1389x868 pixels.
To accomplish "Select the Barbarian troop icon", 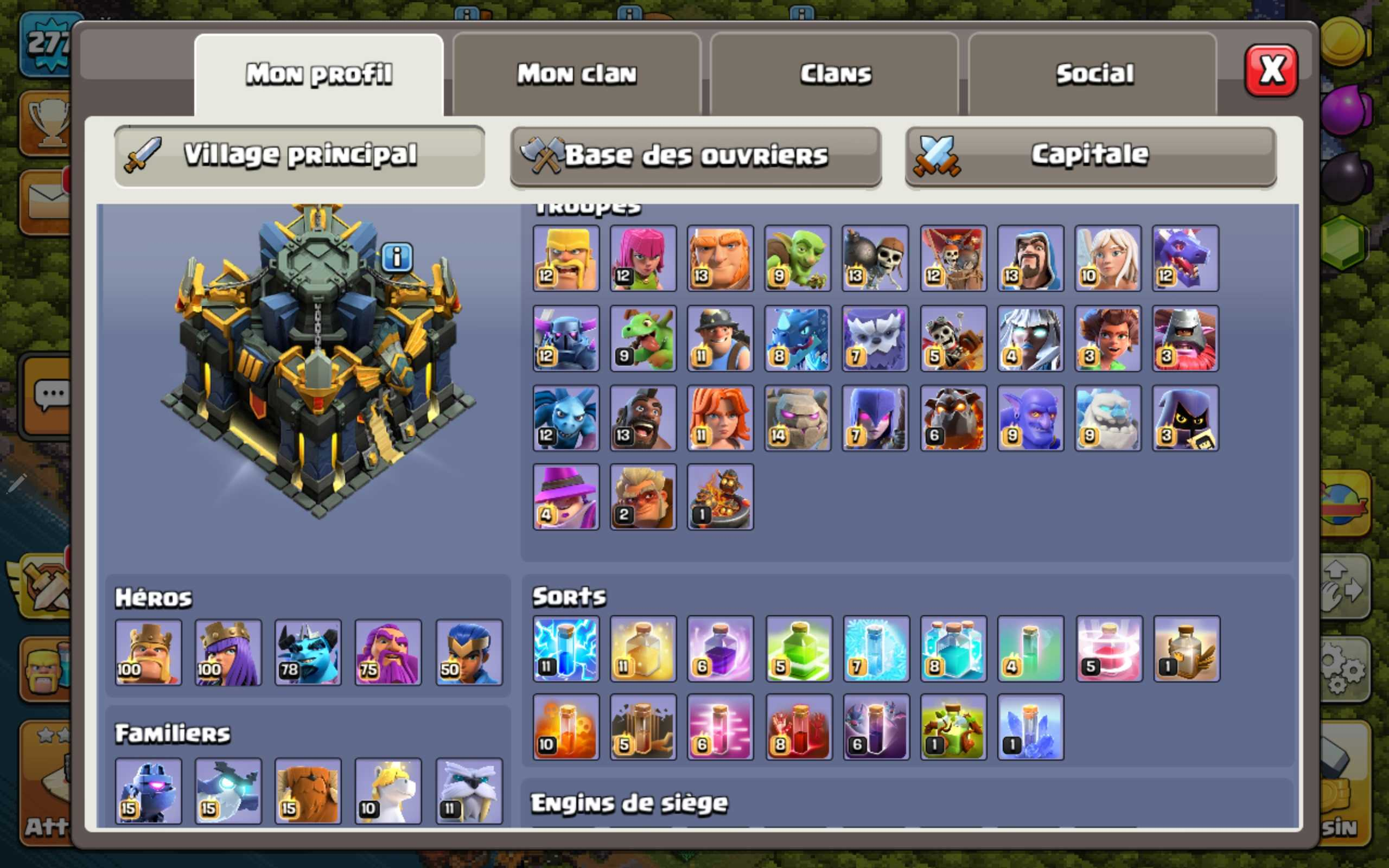I will click(565, 258).
